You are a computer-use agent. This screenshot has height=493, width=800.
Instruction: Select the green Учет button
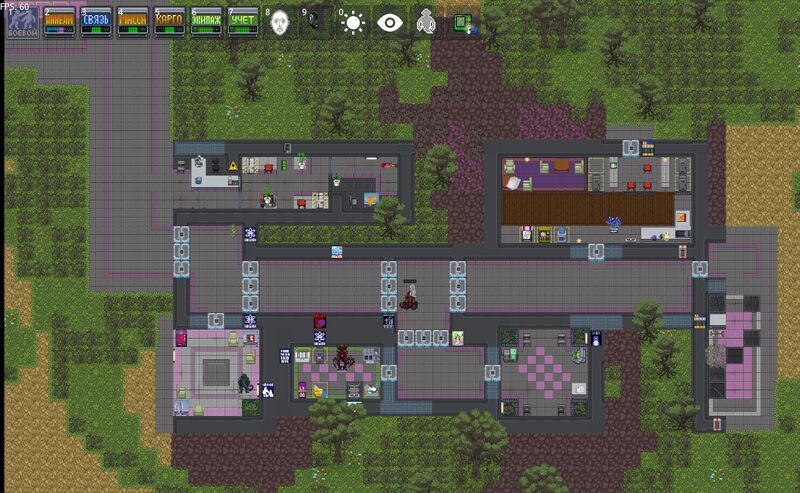tap(243, 22)
